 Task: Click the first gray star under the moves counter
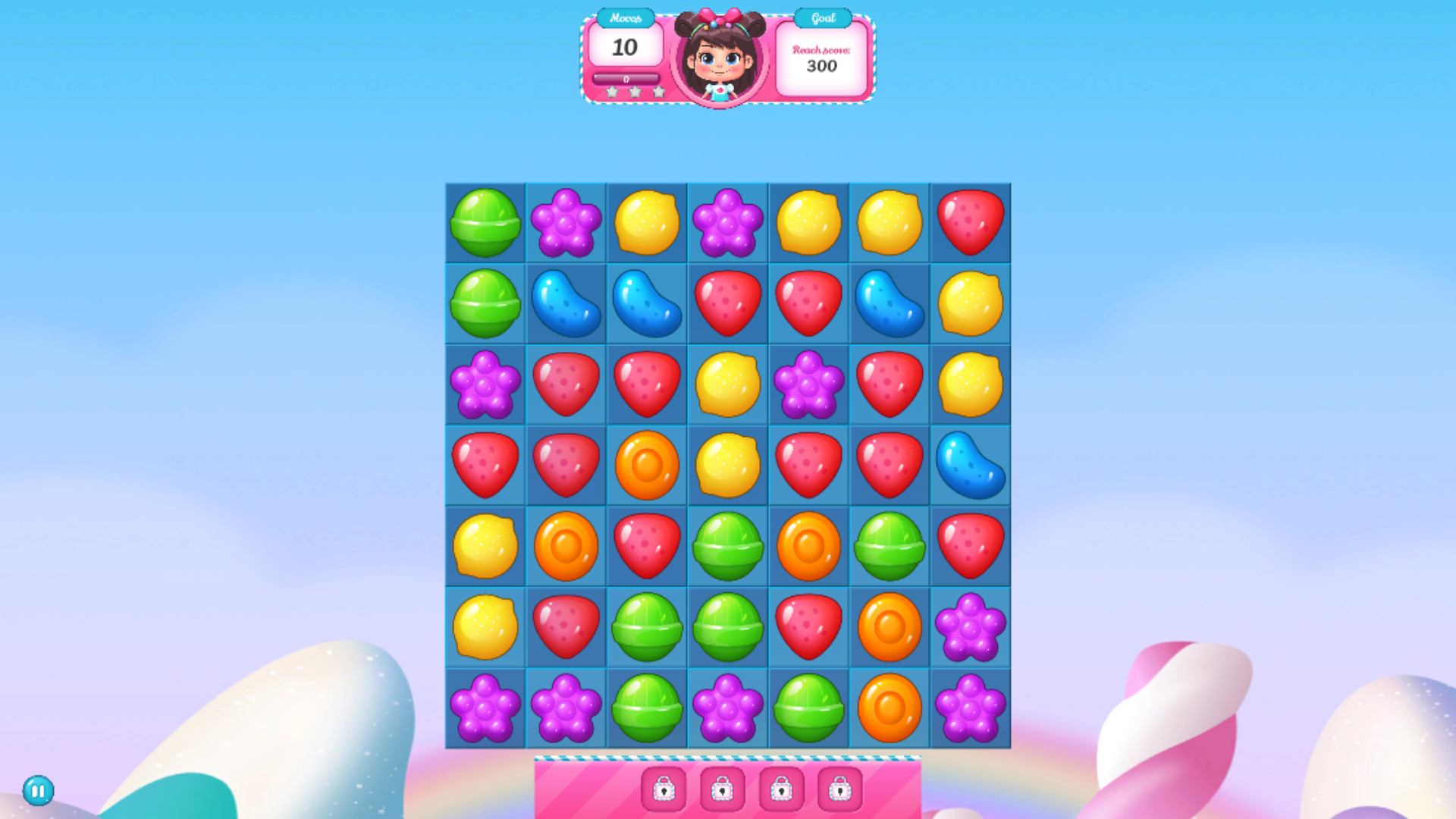point(612,92)
